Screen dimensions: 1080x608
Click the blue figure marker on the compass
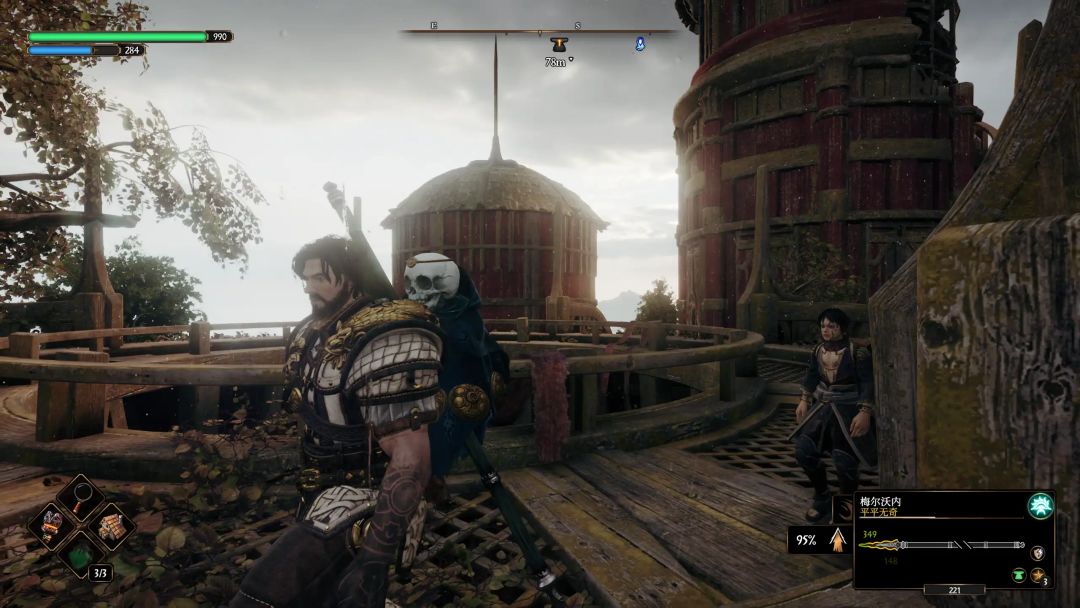pyautogui.click(x=640, y=44)
